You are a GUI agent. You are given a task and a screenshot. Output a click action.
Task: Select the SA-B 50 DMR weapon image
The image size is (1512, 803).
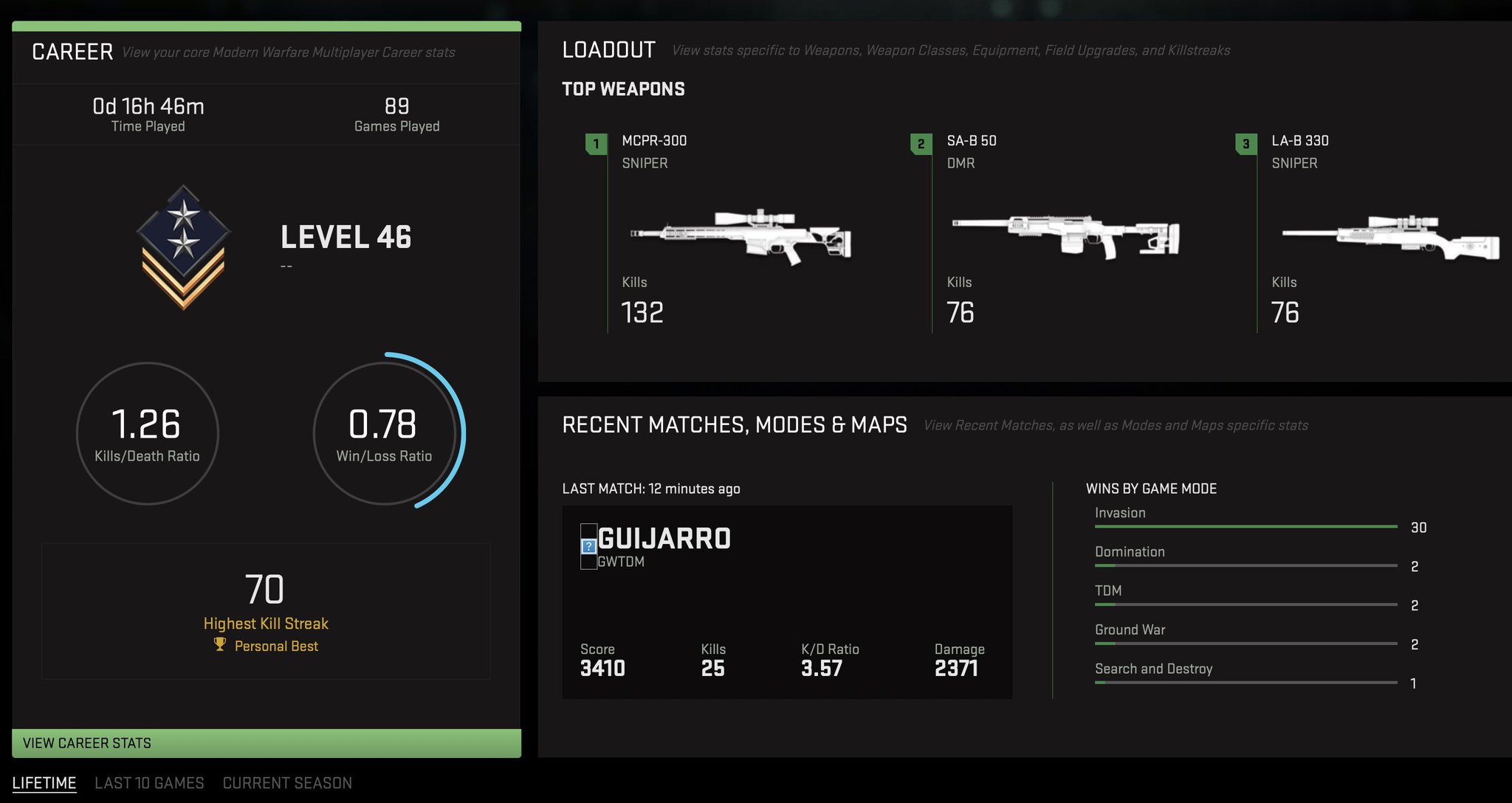click(1071, 236)
